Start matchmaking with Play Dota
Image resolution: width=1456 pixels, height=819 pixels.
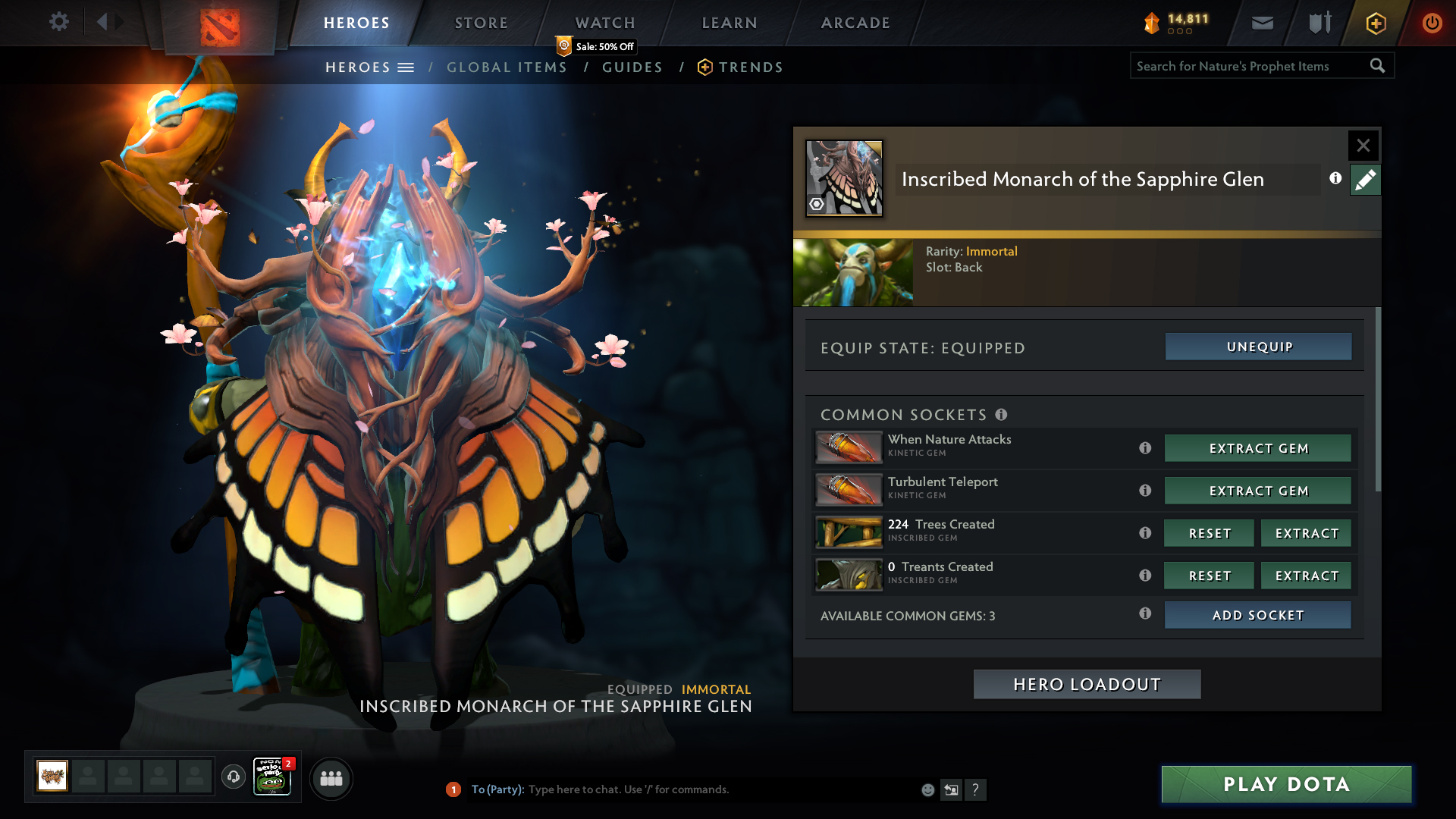tap(1286, 784)
